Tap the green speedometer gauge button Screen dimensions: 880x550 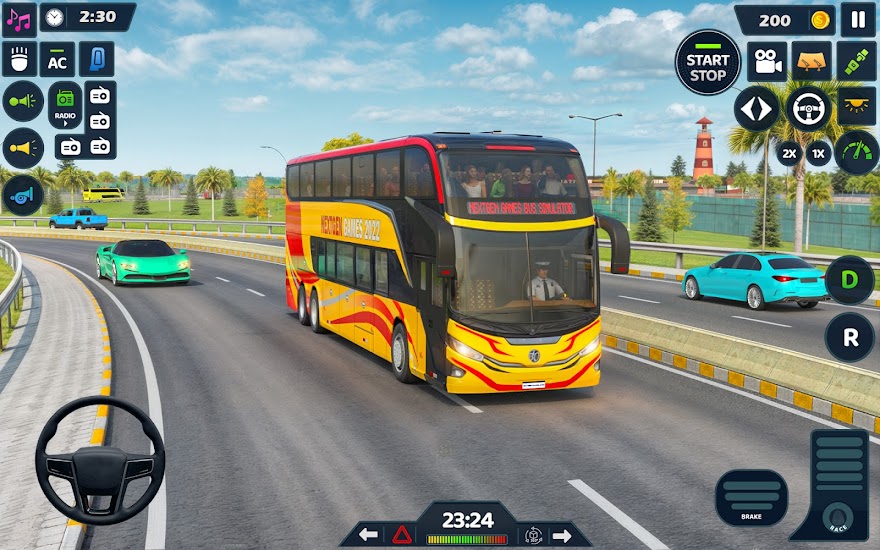[856, 153]
